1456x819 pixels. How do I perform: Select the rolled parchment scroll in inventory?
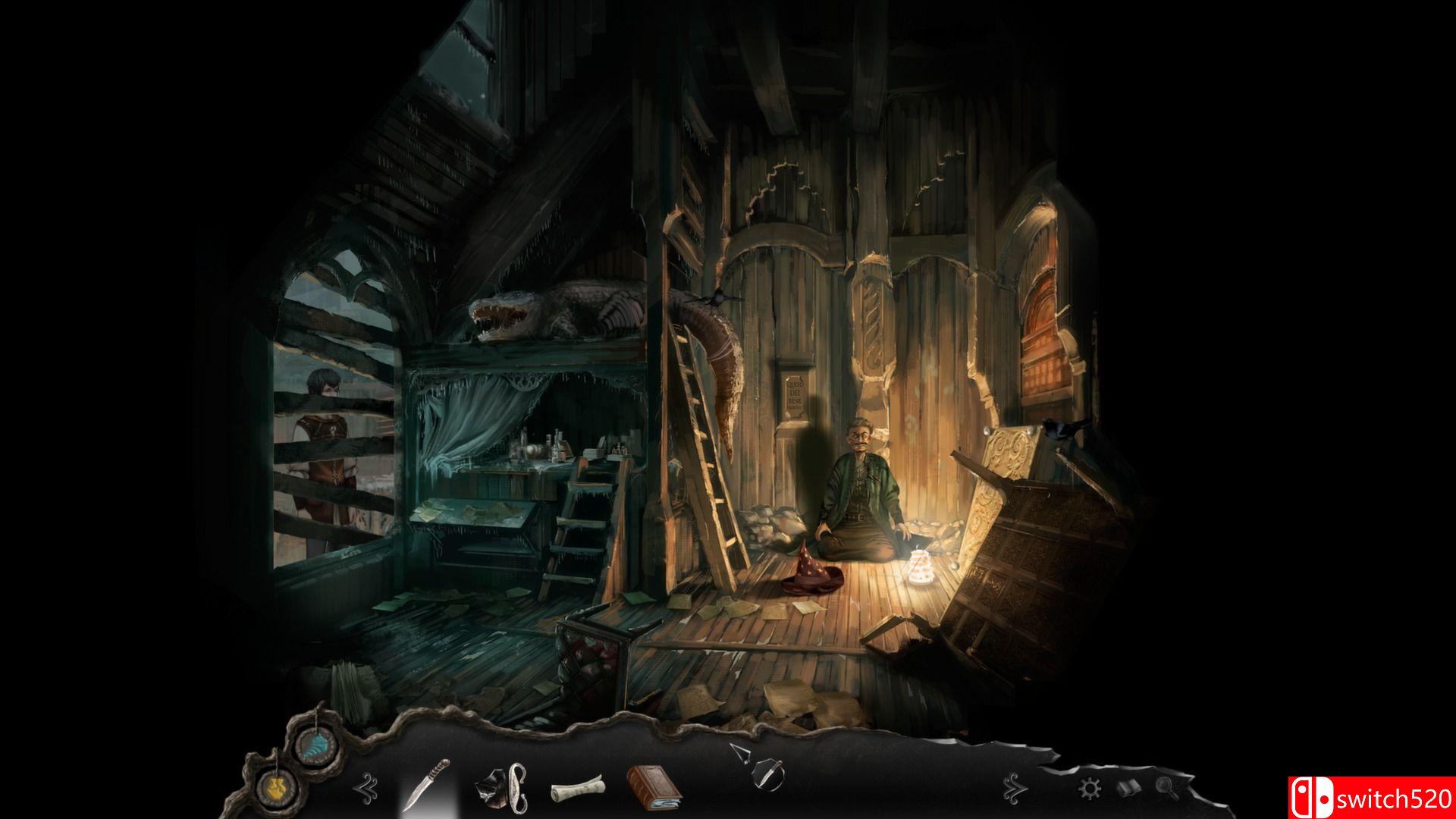pos(578,789)
